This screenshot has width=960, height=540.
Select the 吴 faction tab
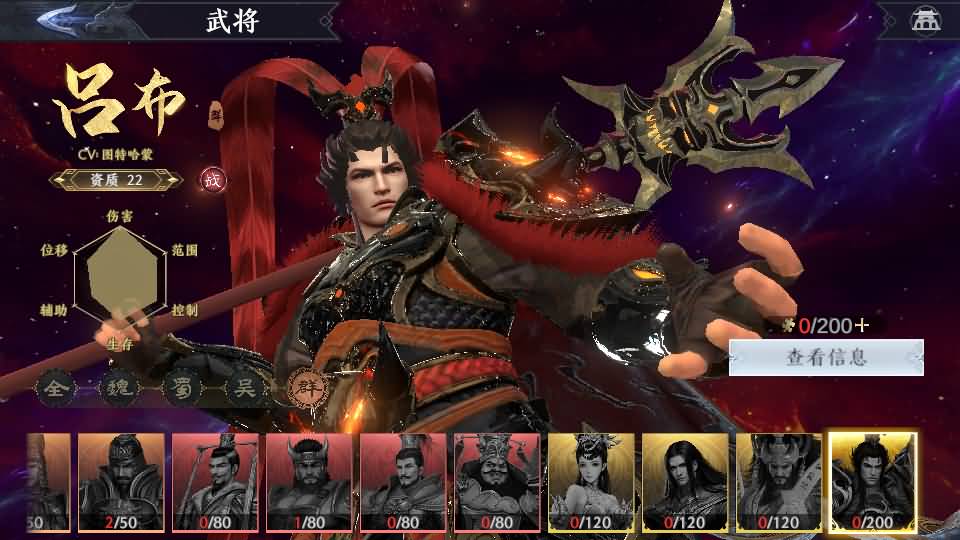(242, 387)
